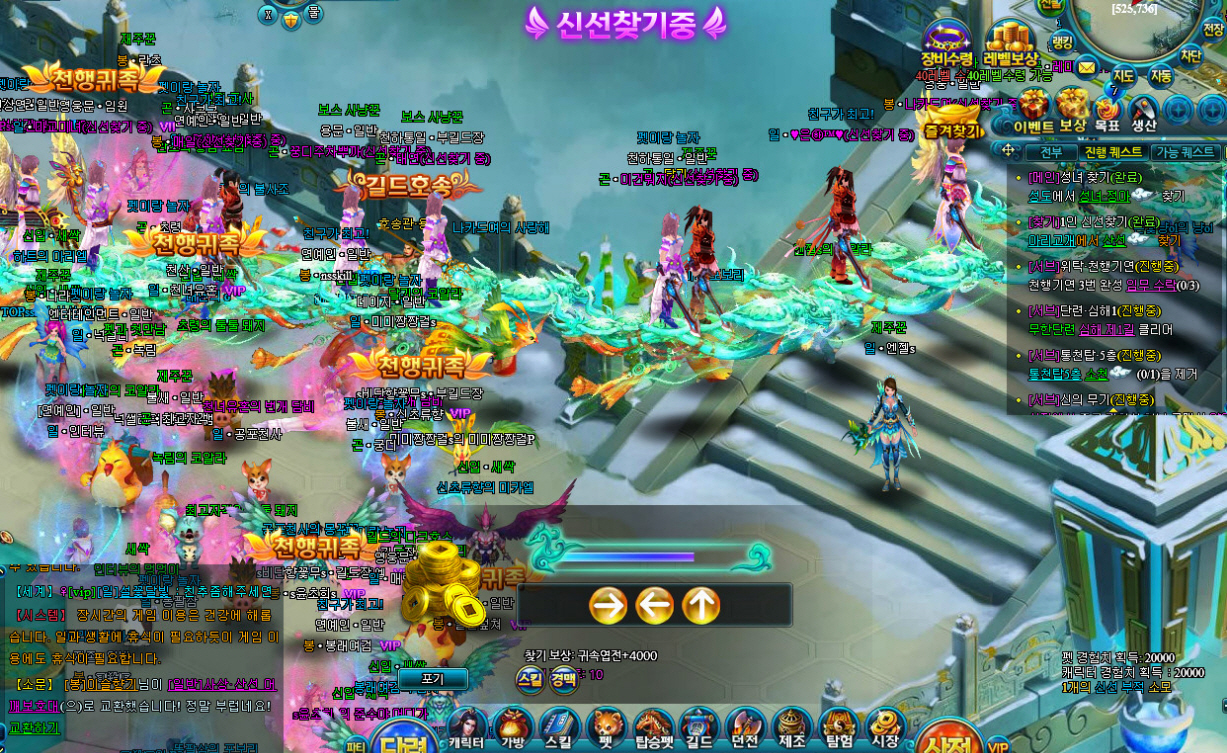Open the 제조 crafting menu
The image size is (1227, 753).
(792, 728)
